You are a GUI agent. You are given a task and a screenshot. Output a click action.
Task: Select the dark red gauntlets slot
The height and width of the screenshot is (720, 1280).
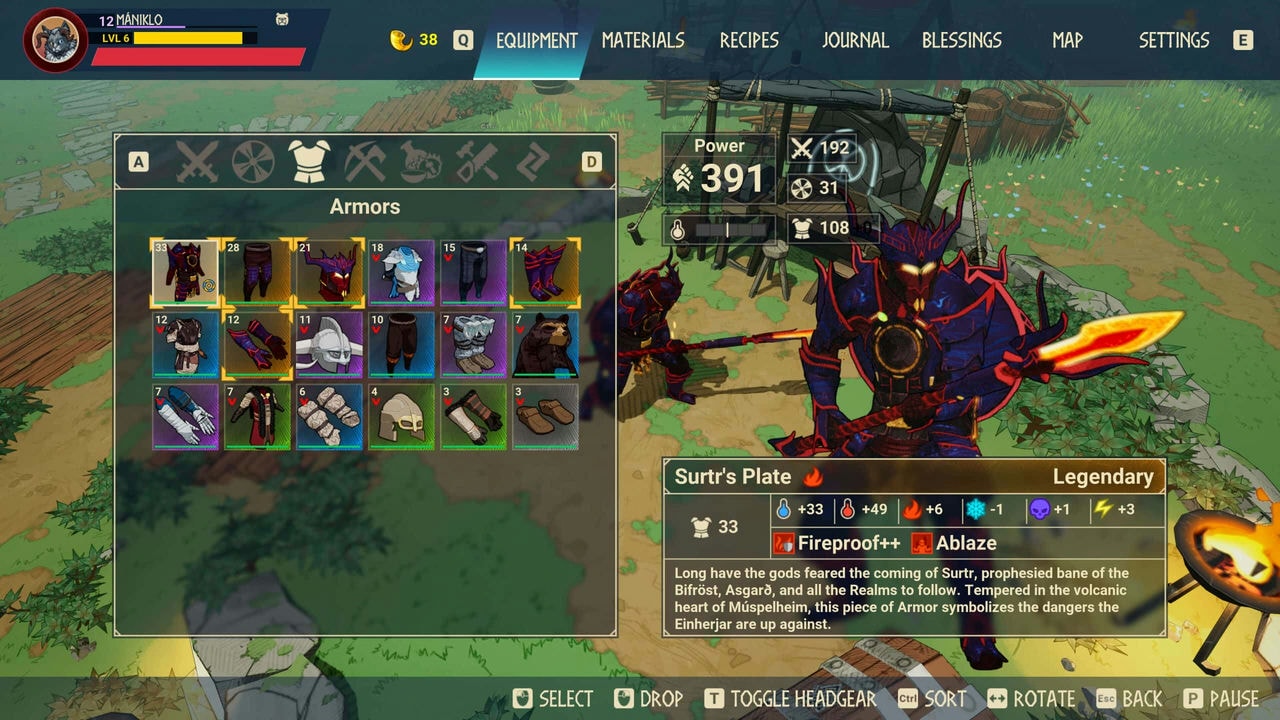pos(257,344)
